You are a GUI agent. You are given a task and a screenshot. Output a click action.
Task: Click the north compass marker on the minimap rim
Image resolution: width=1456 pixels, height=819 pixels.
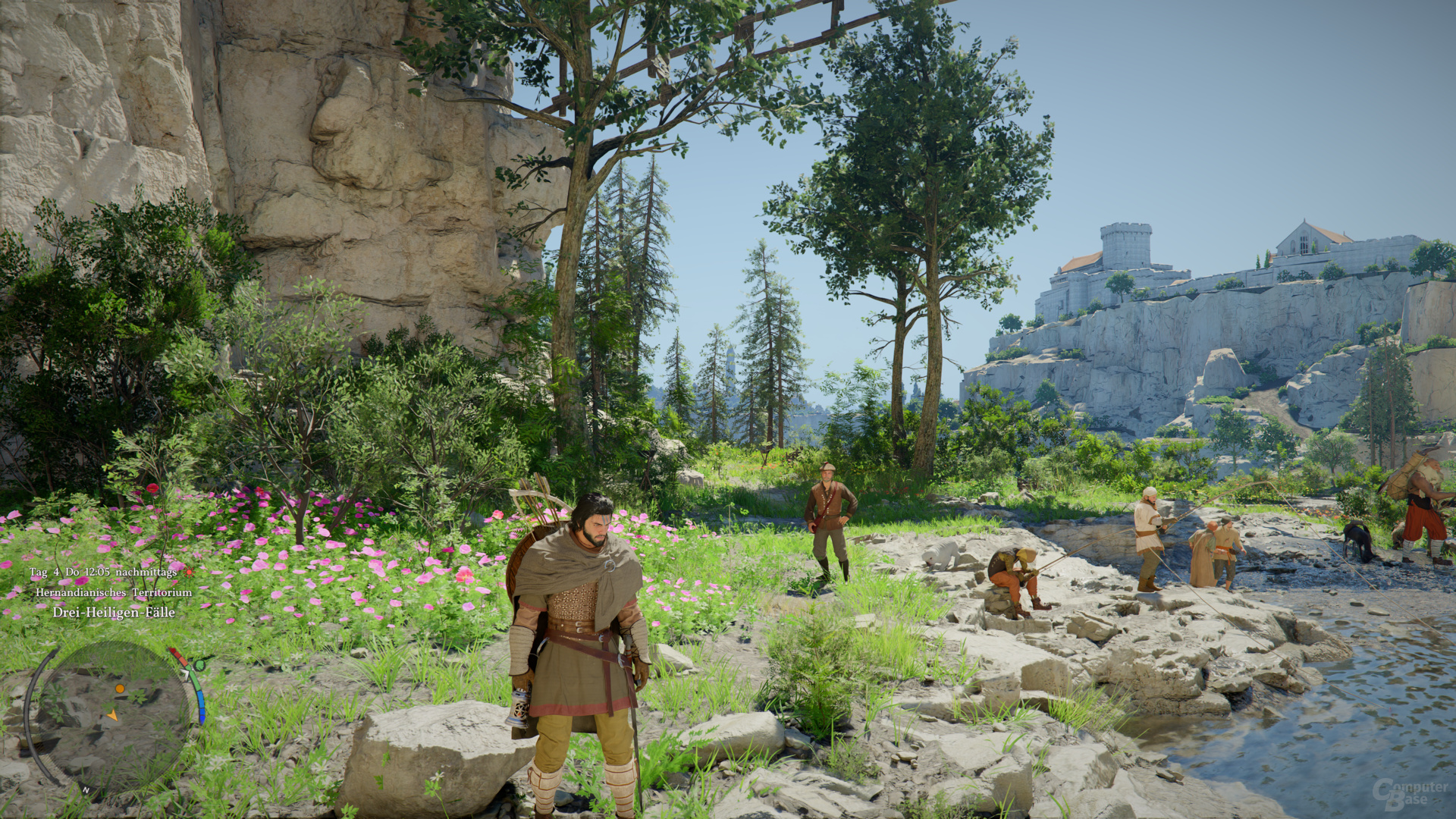coord(86,790)
